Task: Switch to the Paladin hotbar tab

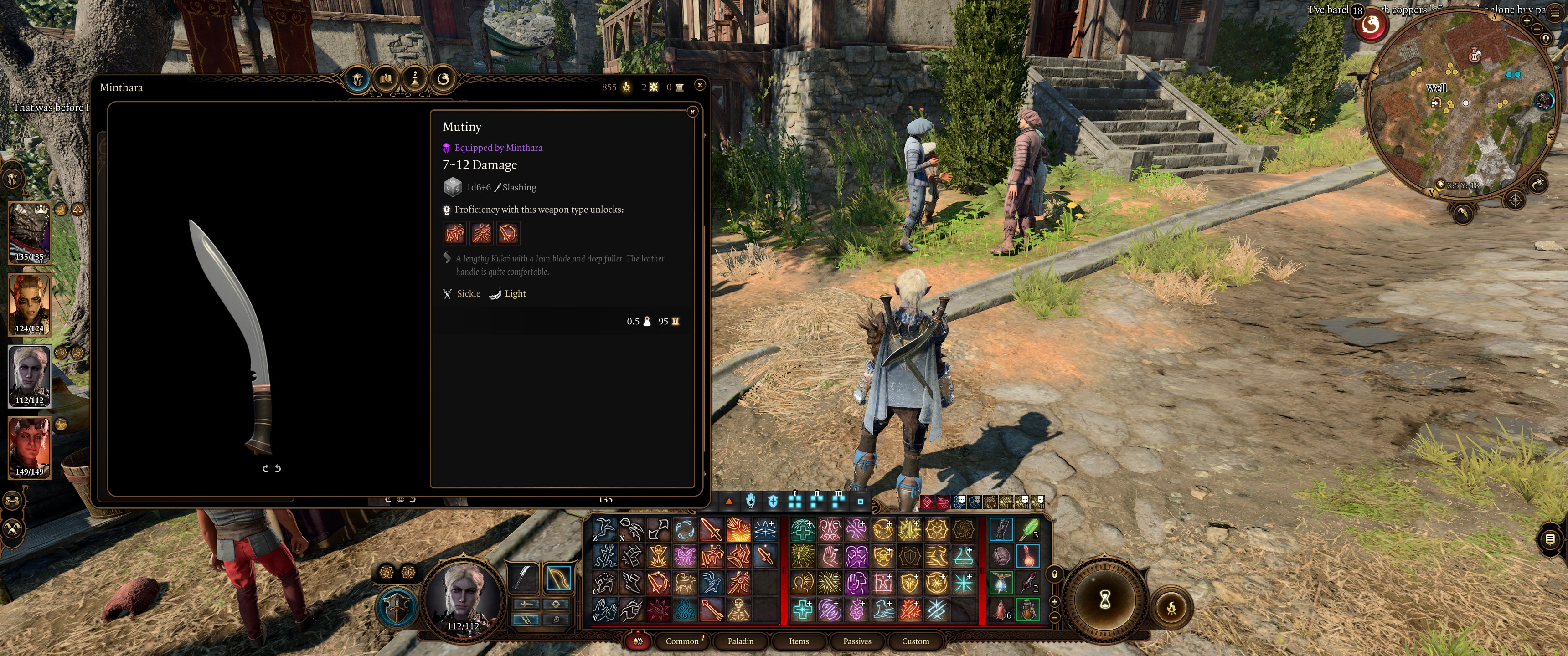Action: tap(740, 641)
